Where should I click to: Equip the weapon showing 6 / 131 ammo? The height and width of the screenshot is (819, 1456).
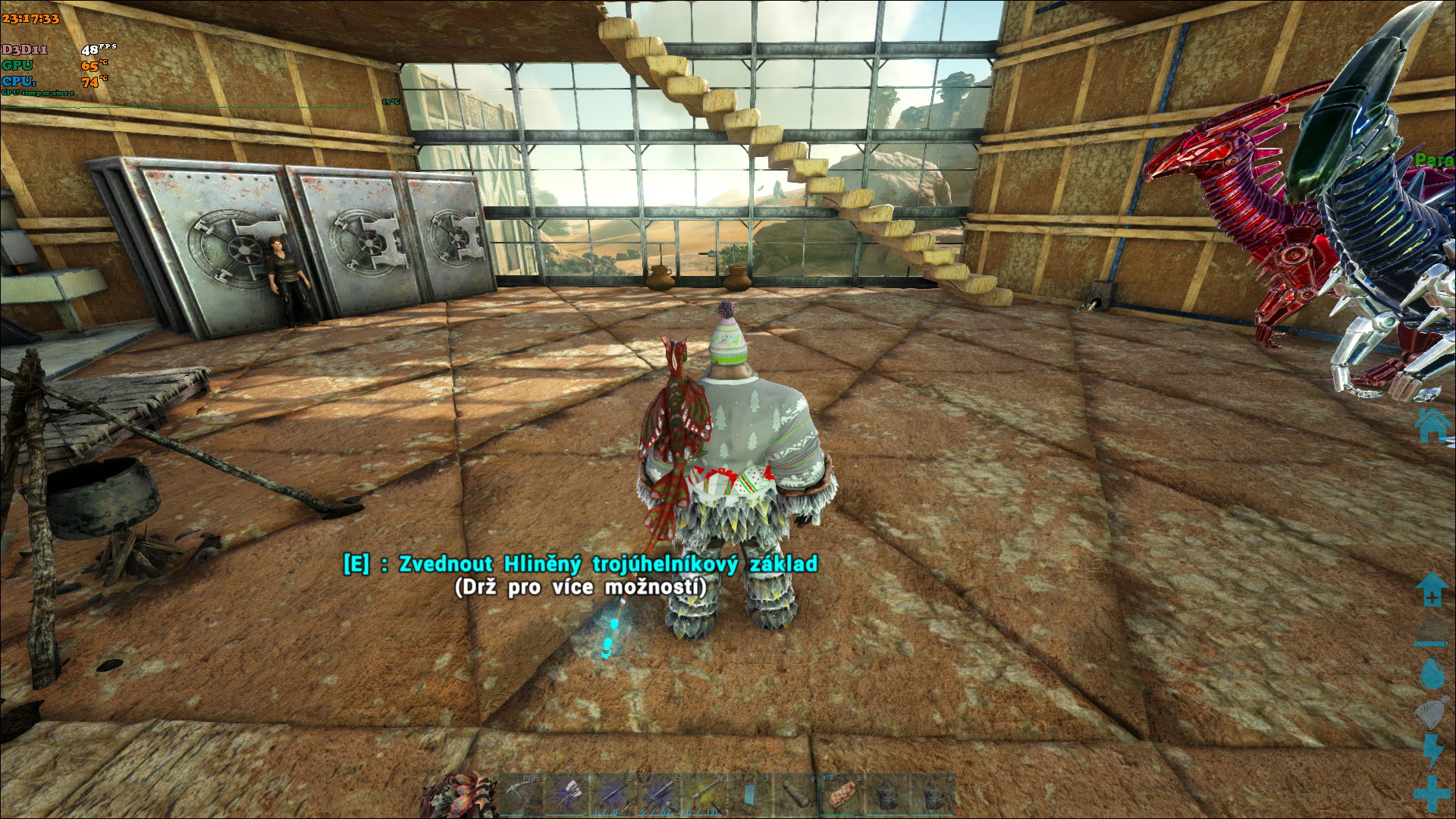point(703,795)
